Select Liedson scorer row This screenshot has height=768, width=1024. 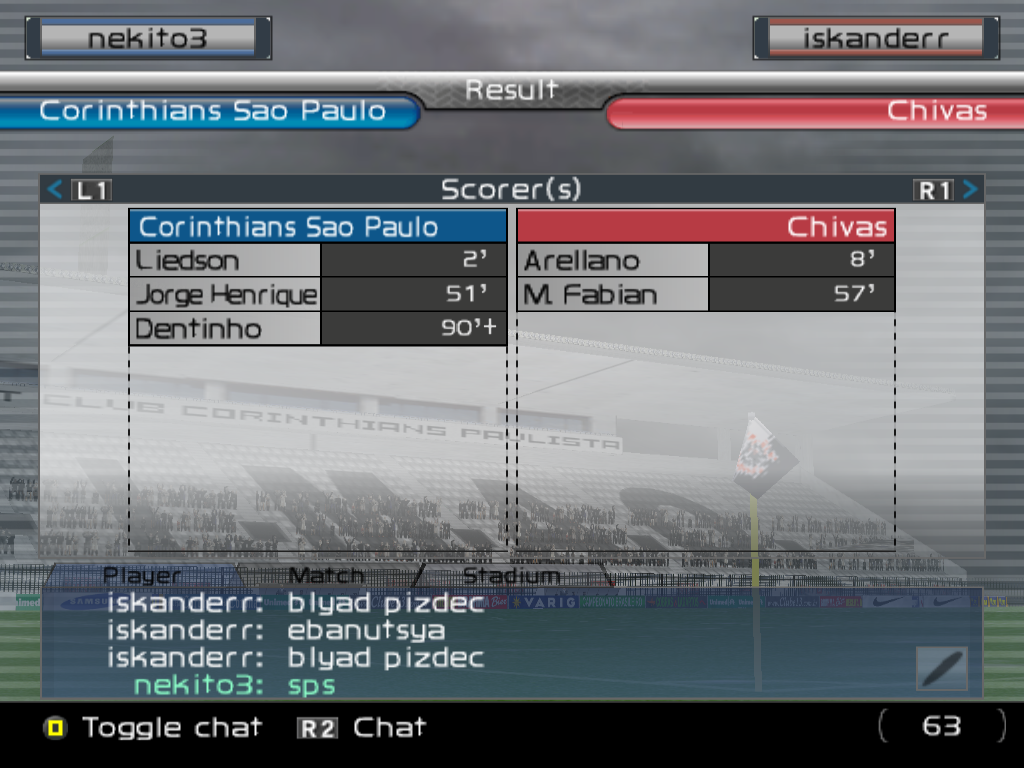[x=318, y=261]
